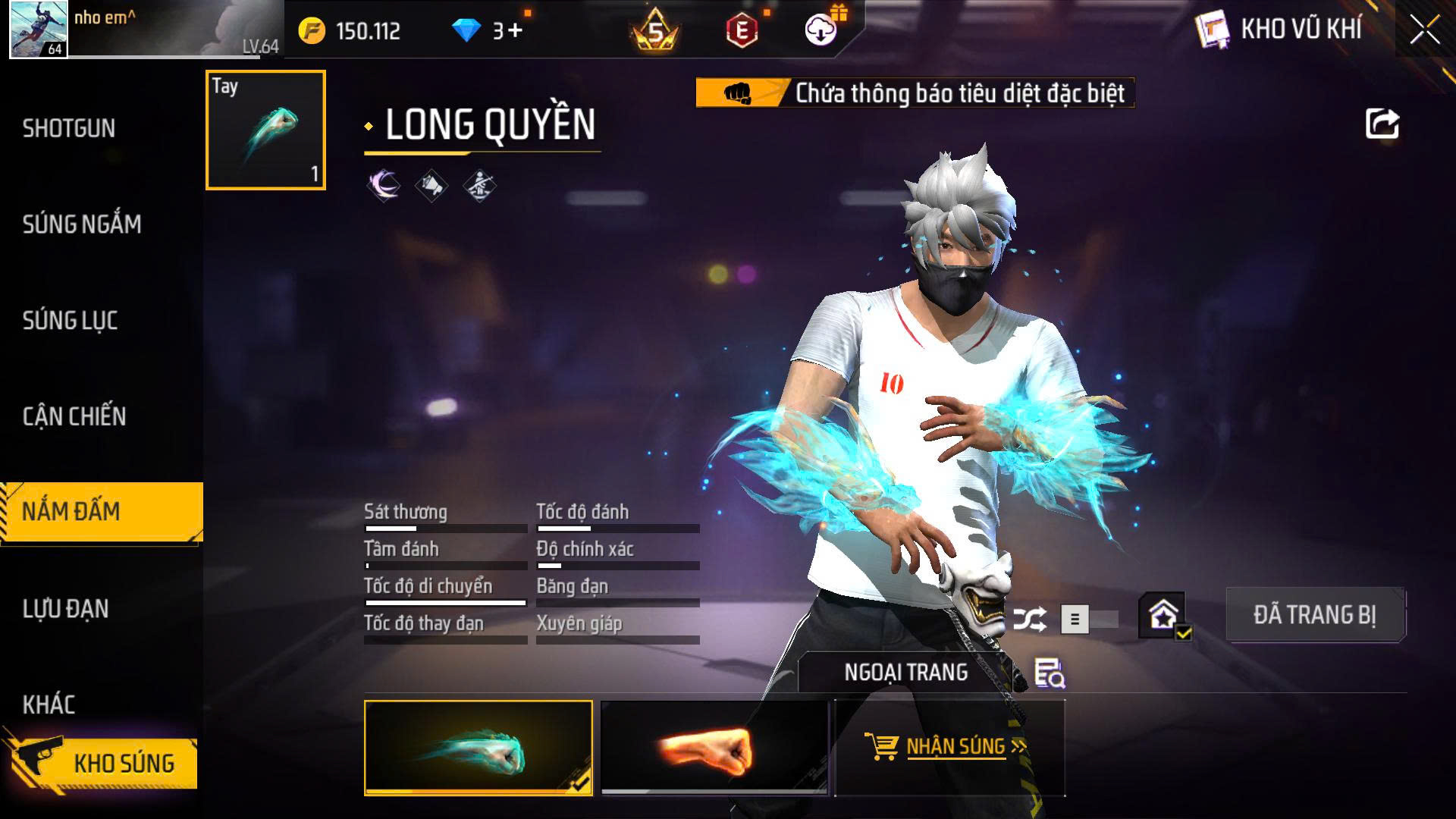Viewport: 1456px width, 819px height.
Task: Open the skin list search icon
Action: [1050, 673]
